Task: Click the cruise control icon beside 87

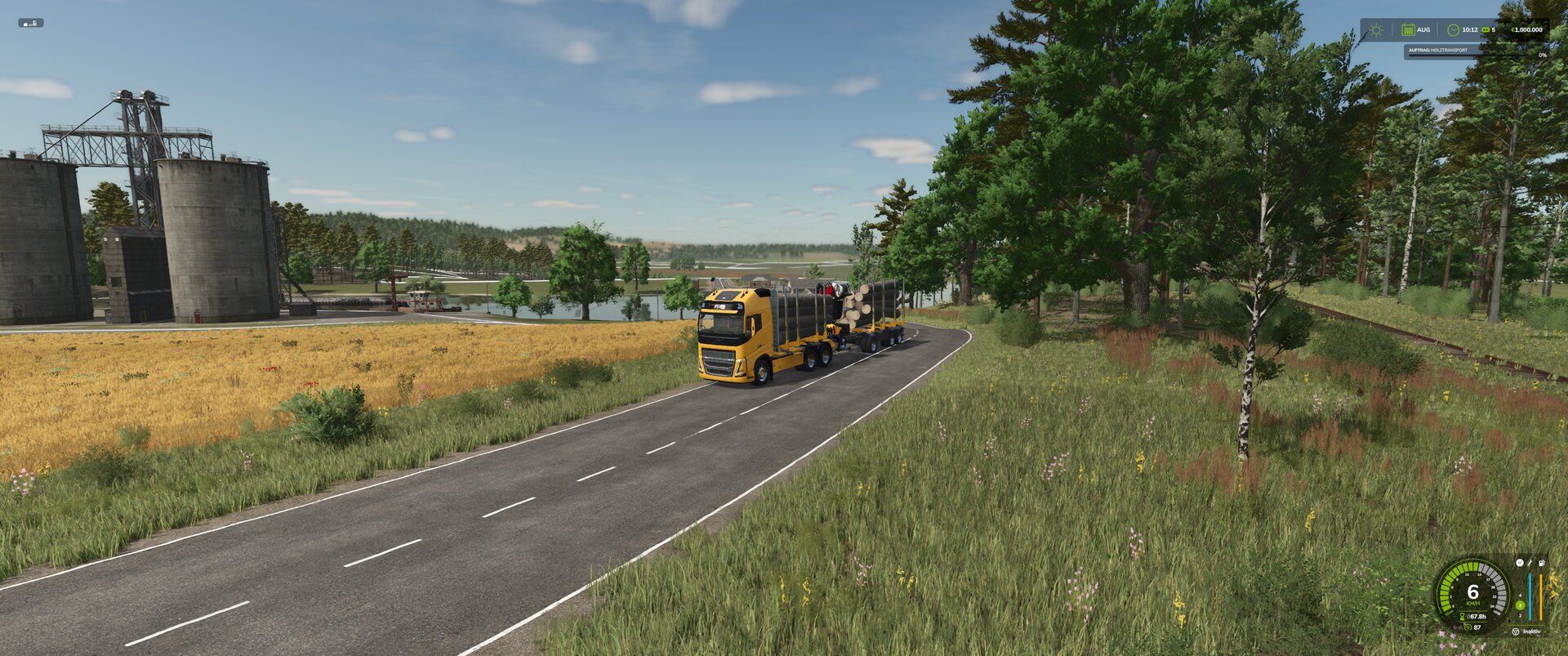Action: pos(1467,627)
